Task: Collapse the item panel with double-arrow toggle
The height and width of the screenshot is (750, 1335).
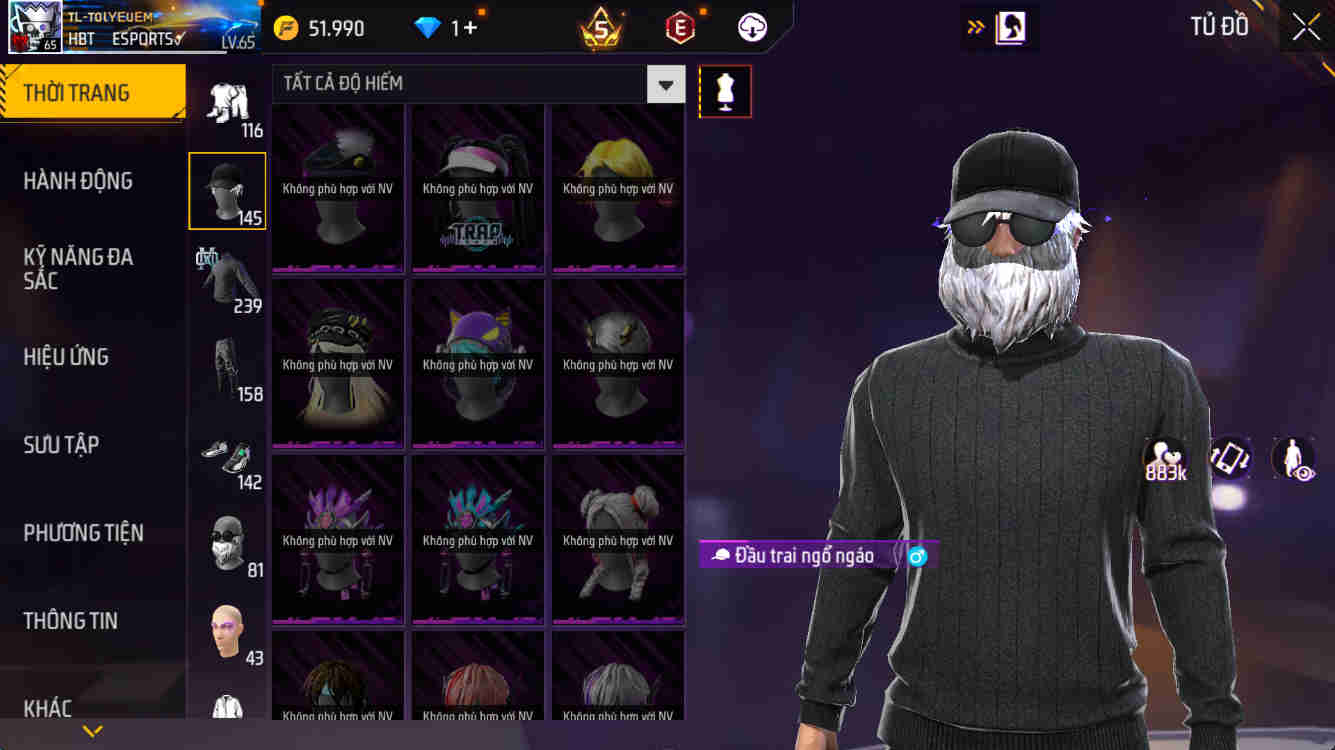Action: [x=975, y=27]
